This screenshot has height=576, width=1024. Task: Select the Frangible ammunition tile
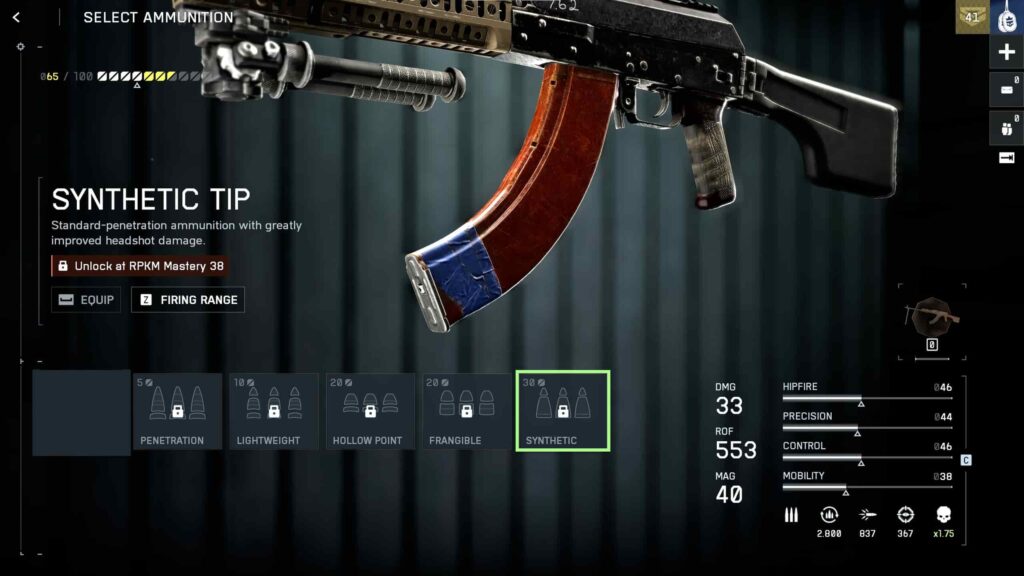point(467,411)
